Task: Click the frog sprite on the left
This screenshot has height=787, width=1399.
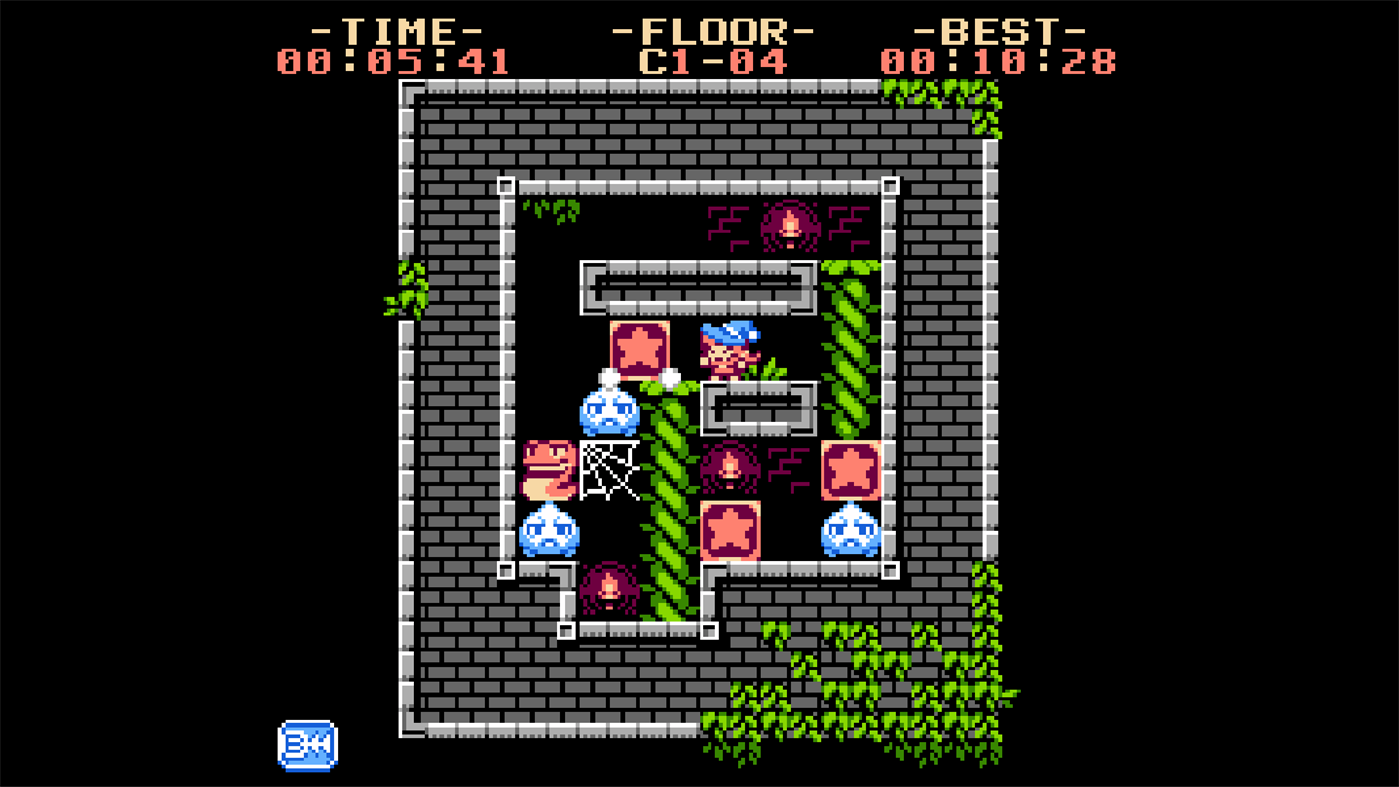Action: point(547,470)
